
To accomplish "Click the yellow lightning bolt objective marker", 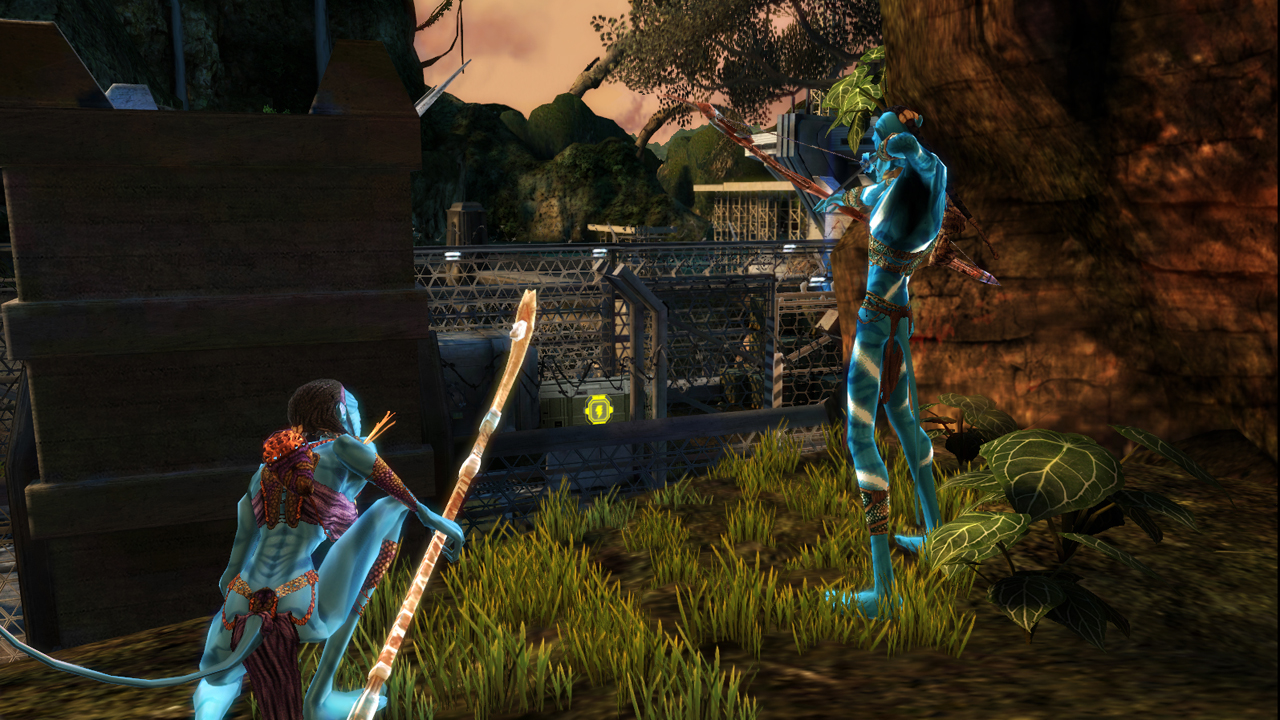I will [x=598, y=409].
